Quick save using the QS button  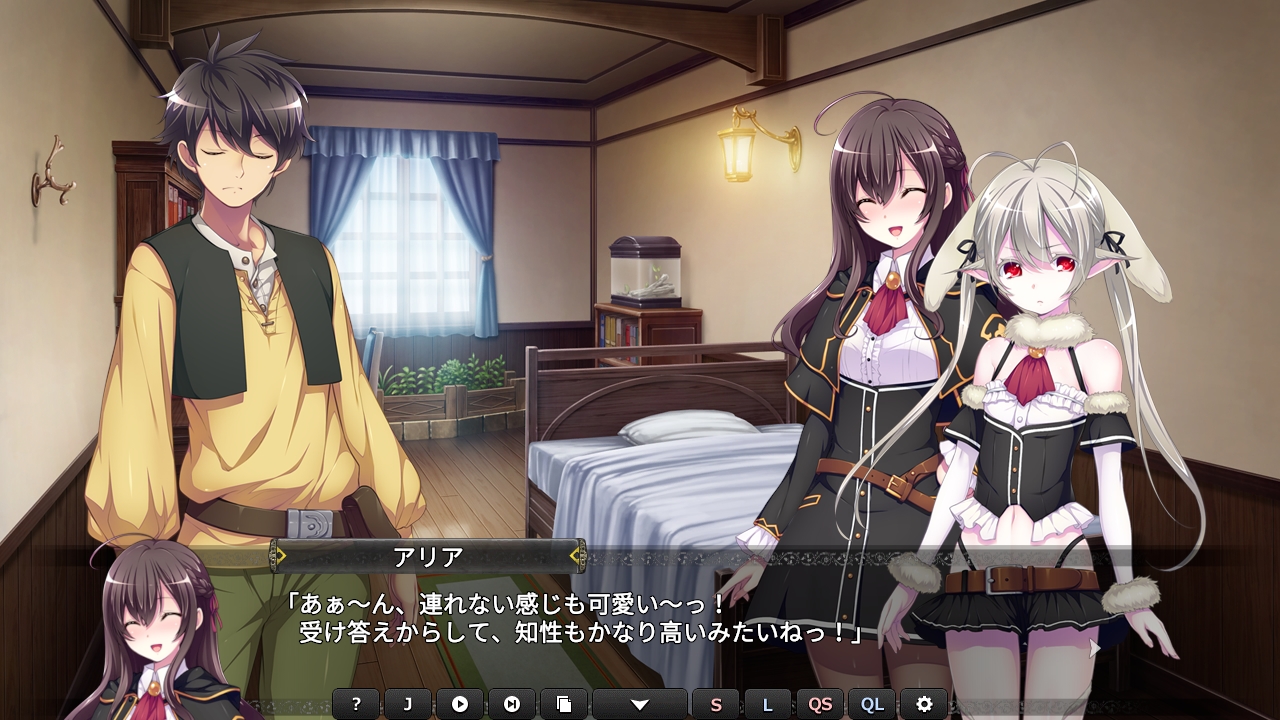820,704
